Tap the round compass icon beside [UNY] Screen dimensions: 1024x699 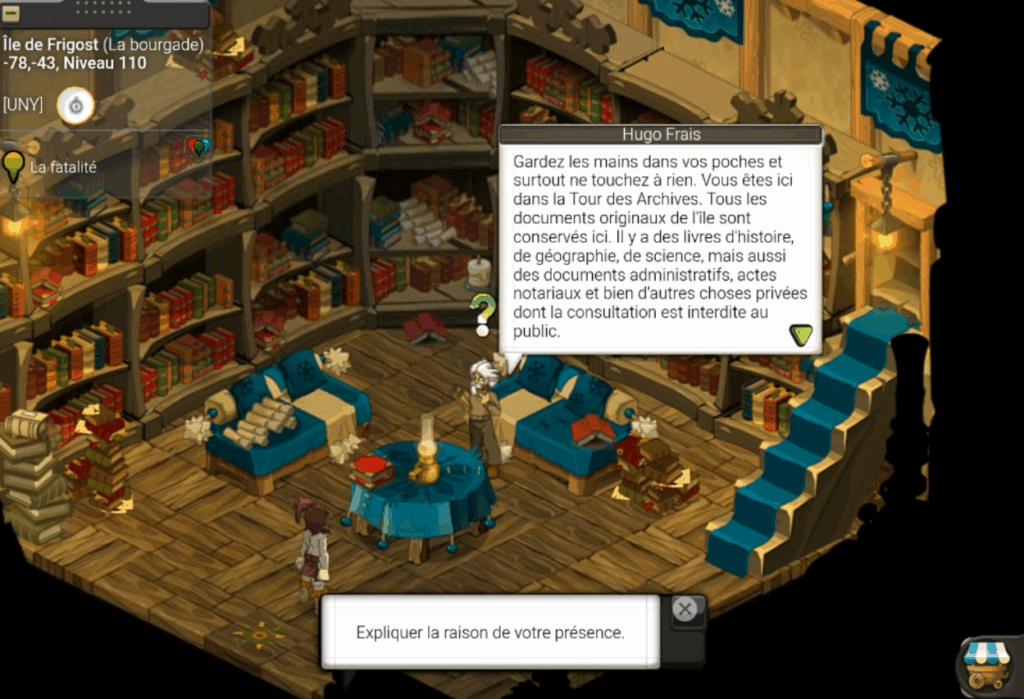(75, 105)
